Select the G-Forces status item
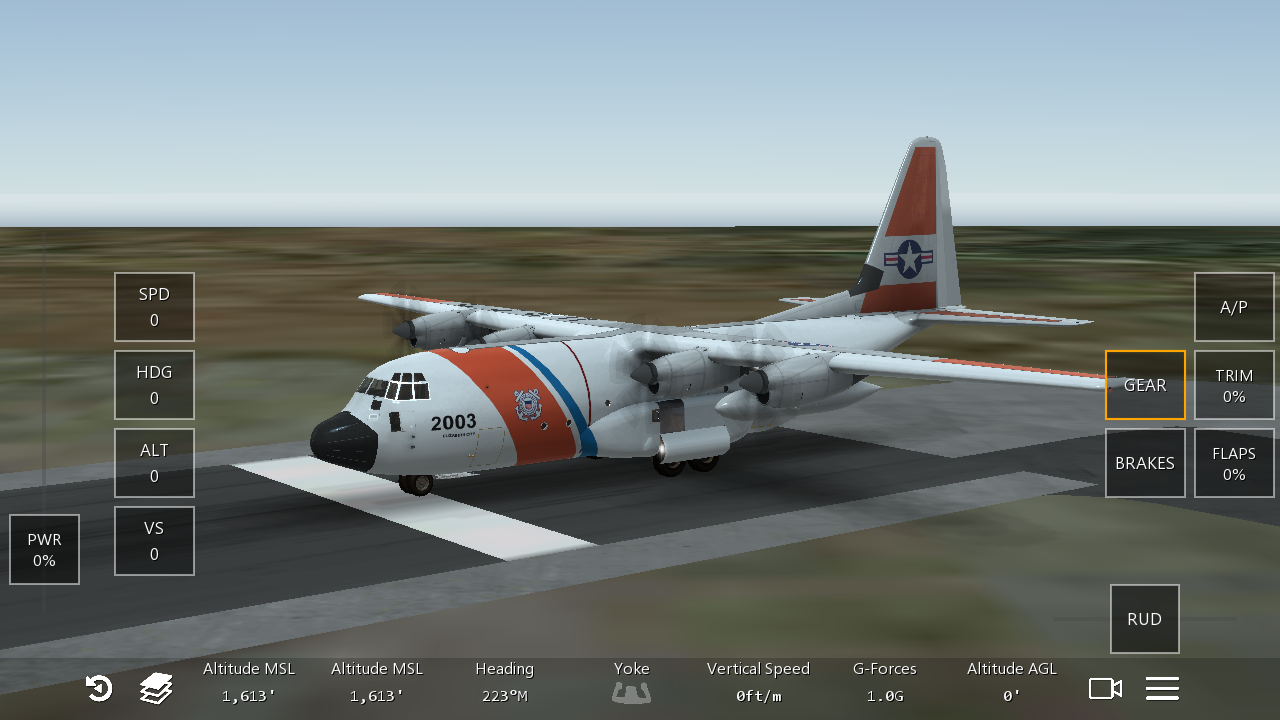 point(884,682)
